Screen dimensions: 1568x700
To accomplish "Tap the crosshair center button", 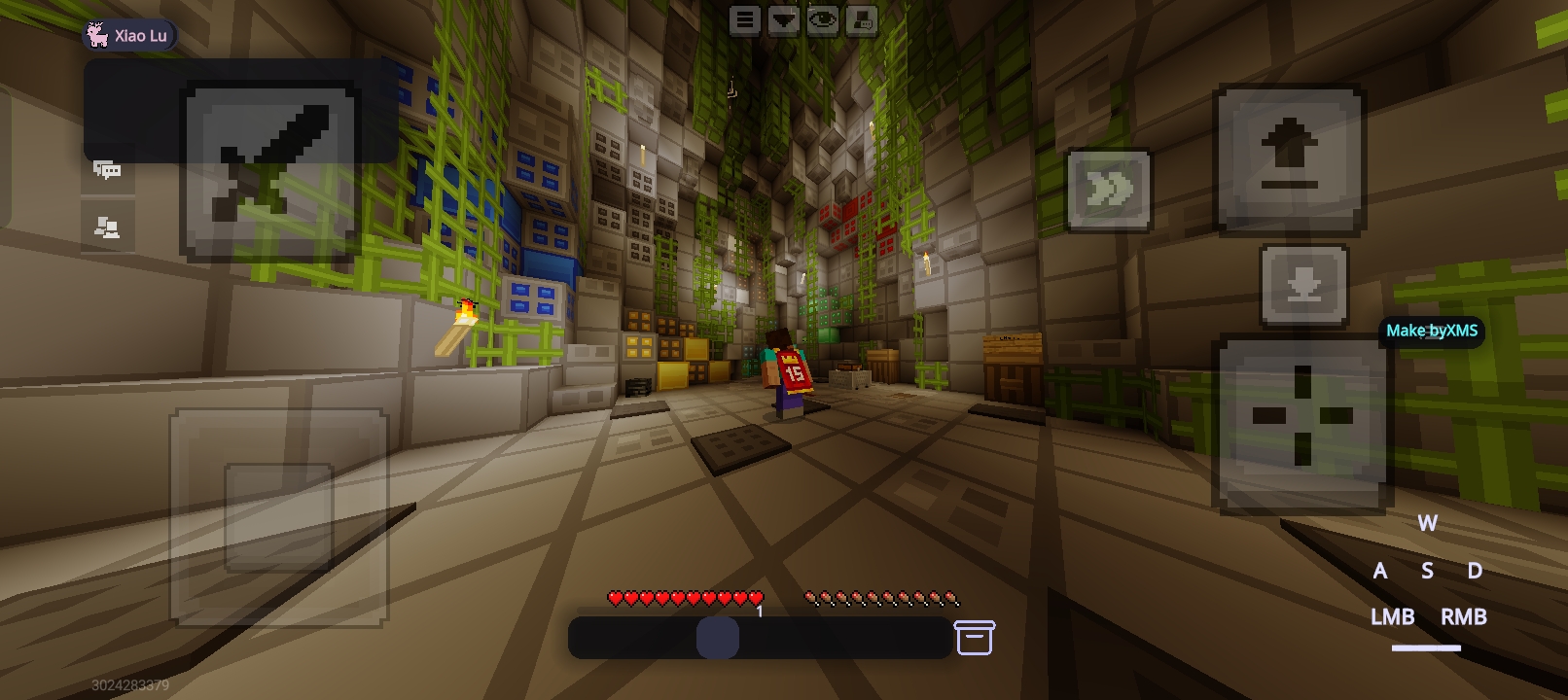I will point(1301,418).
